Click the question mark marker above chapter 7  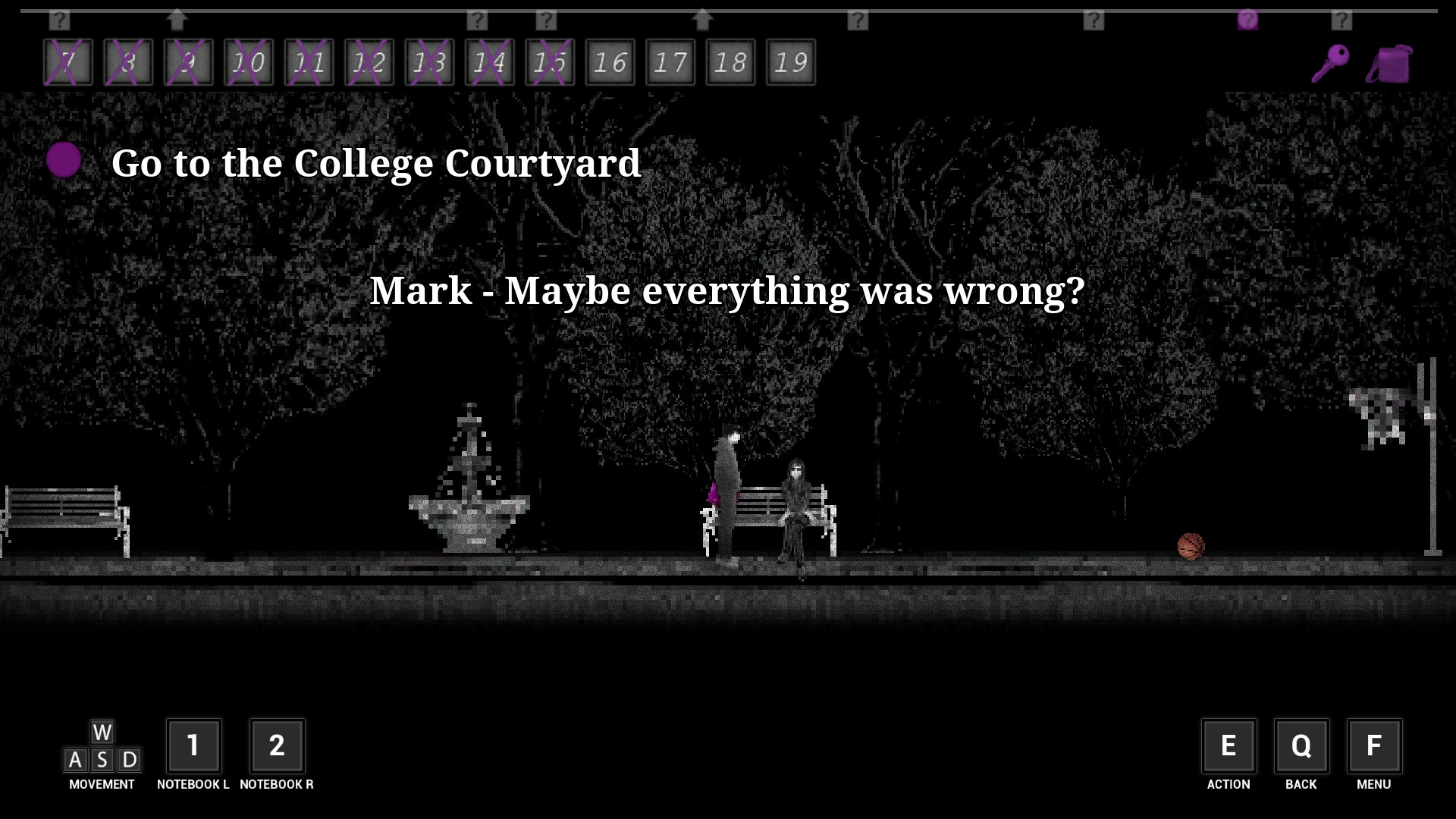pos(59,20)
